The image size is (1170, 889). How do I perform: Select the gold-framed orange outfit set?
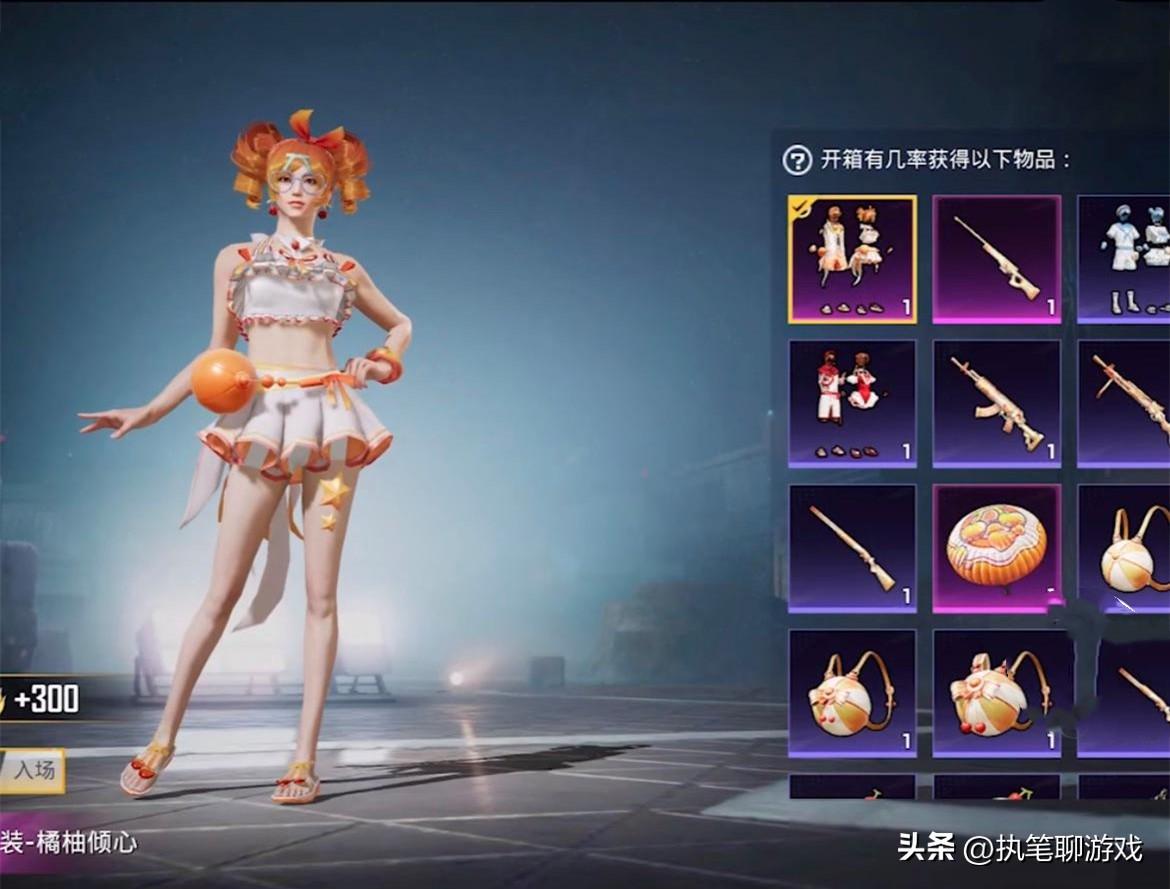tap(852, 259)
